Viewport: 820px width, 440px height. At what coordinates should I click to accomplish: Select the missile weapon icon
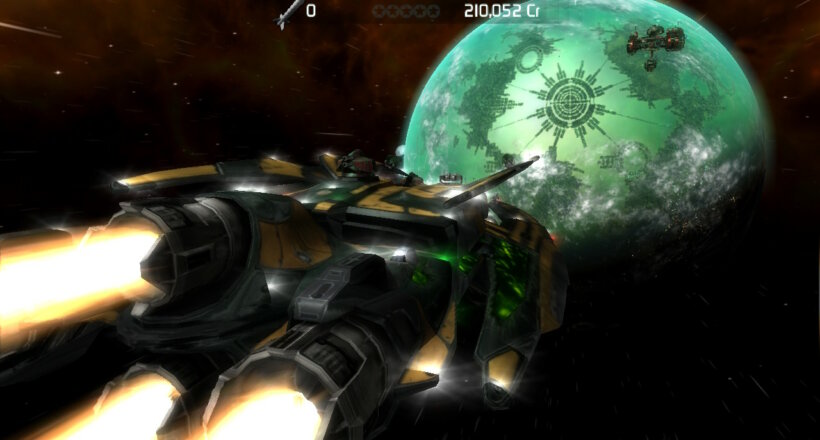coord(287,12)
